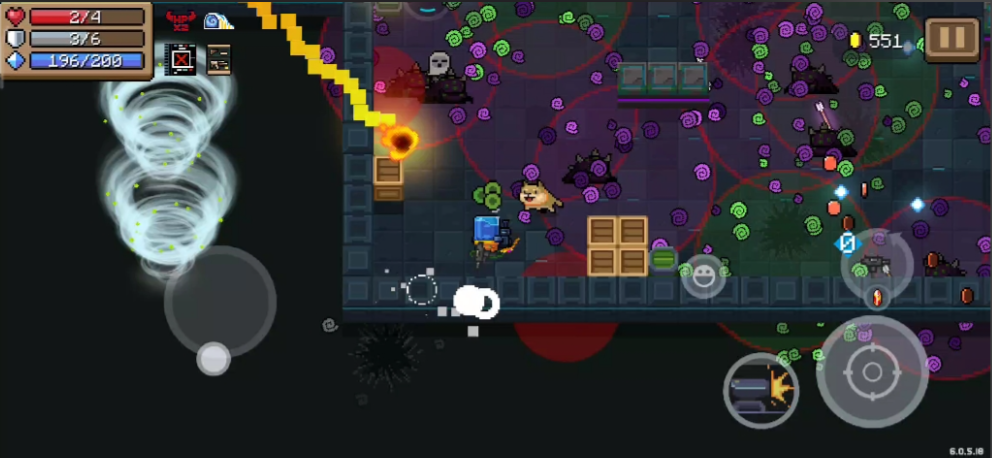The image size is (992, 458).
Task: Tap the virtual joystick knob
Action: point(213,358)
